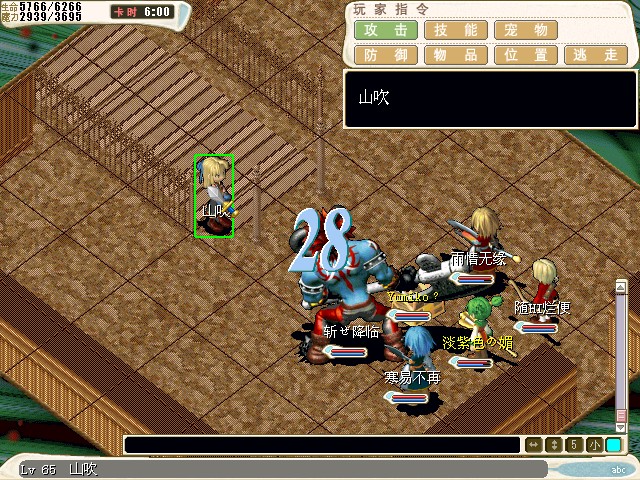Target the highlighted unit 山吹 in green box
The image size is (640, 480).
click(214, 196)
